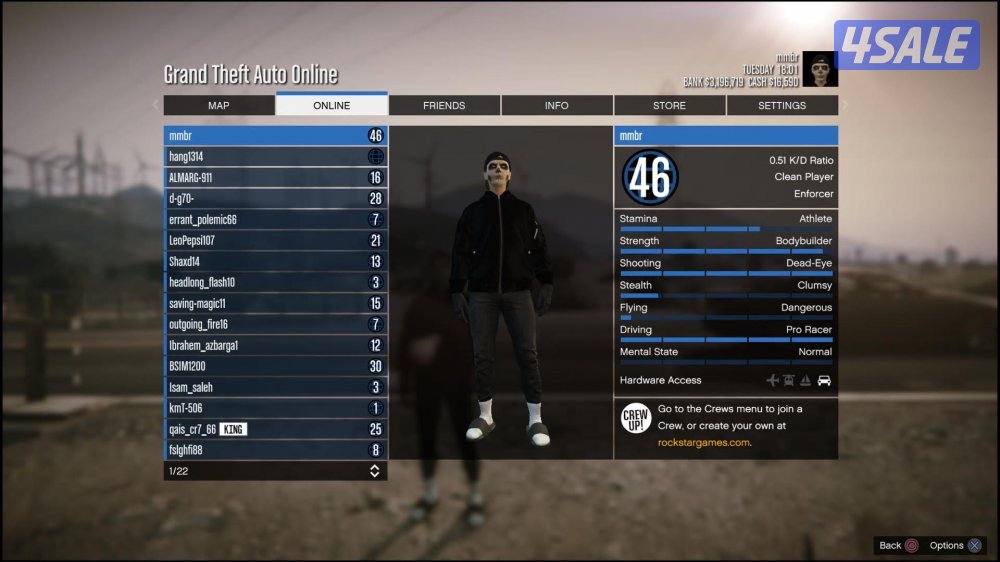
Task: Go to the INFO tab
Action: click(x=557, y=105)
